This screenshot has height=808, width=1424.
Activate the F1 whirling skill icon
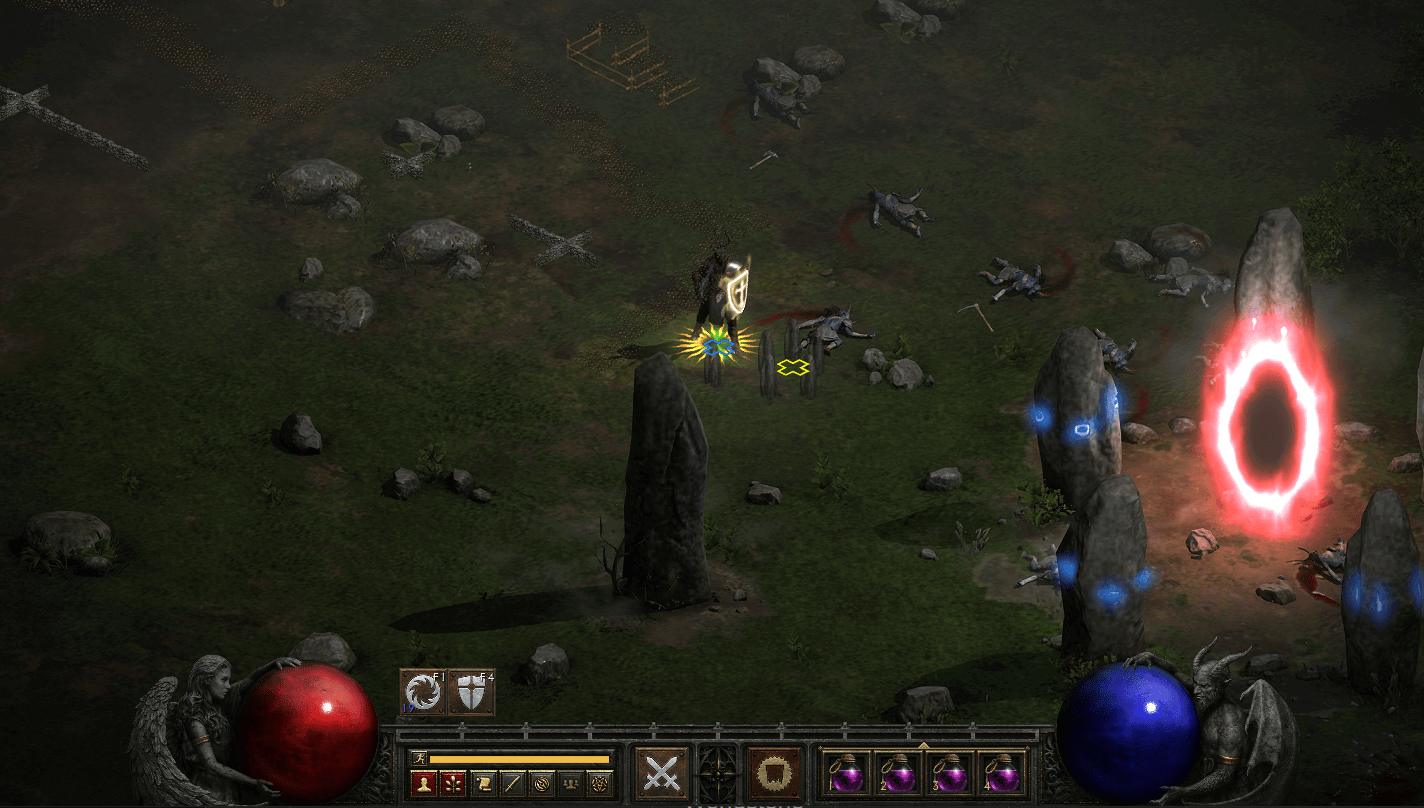coord(422,693)
